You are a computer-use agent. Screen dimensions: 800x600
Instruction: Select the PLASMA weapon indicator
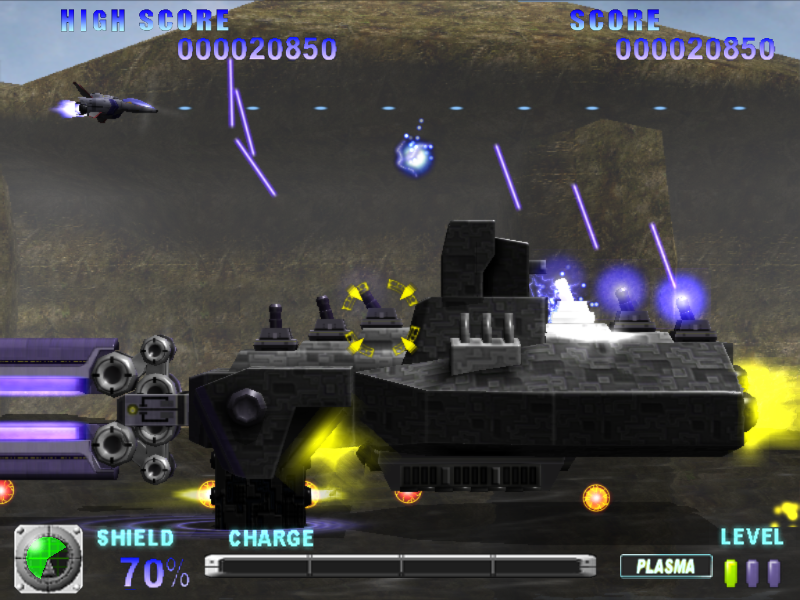665,567
